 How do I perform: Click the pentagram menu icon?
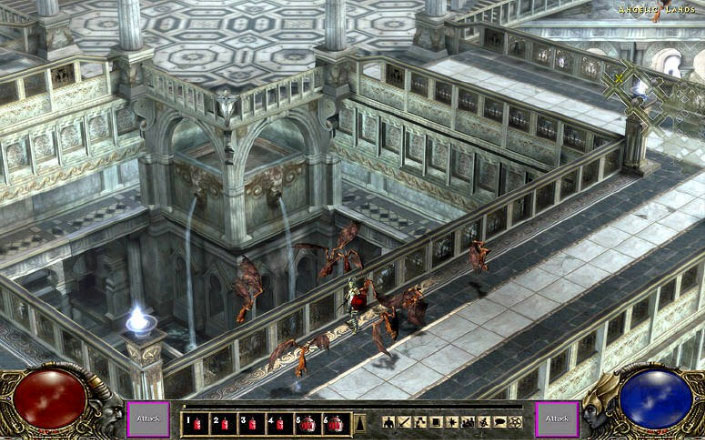click(515, 422)
